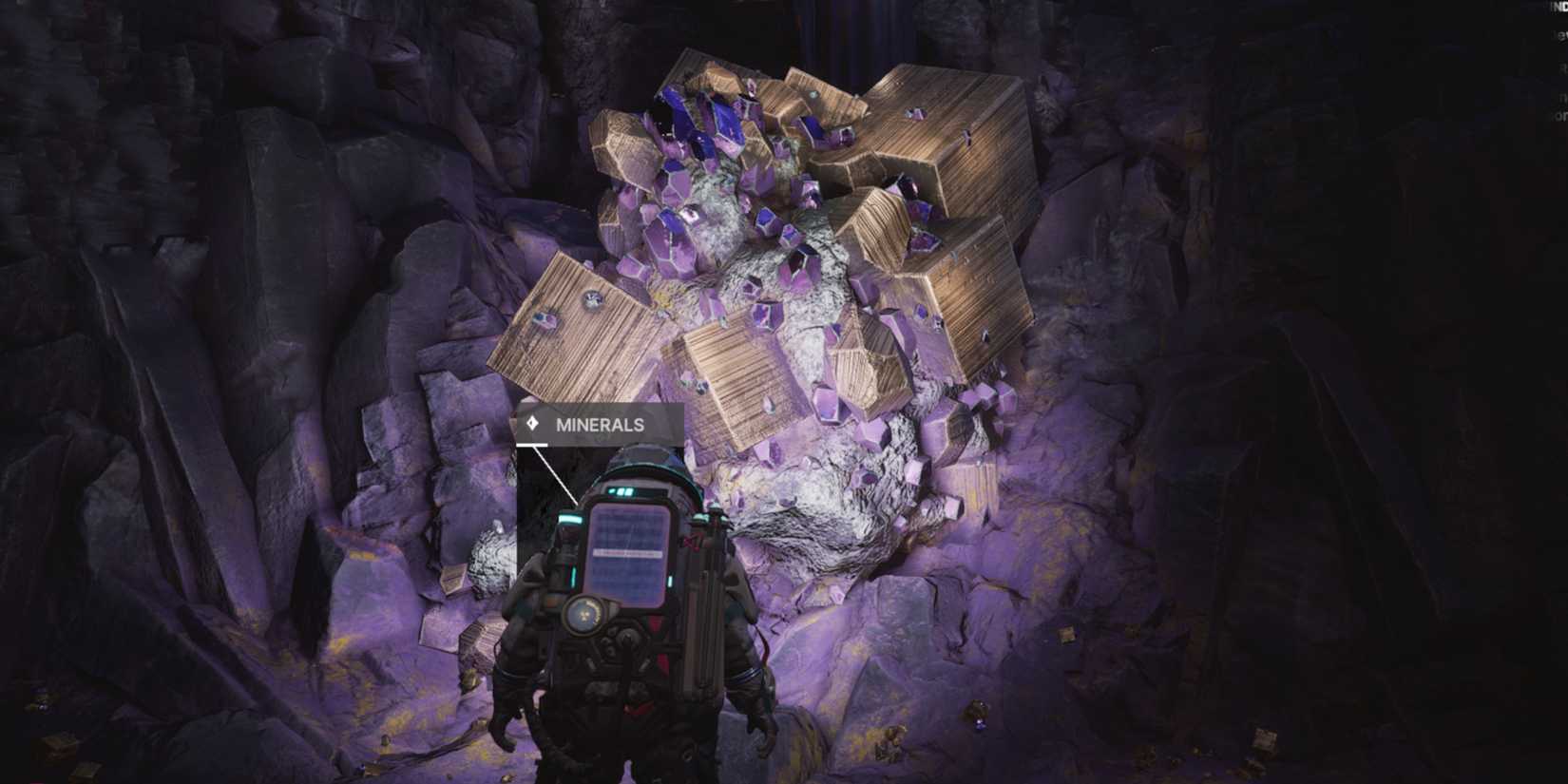Open the MINERALS tooltip panel
The image size is (1568, 784).
[x=599, y=423]
